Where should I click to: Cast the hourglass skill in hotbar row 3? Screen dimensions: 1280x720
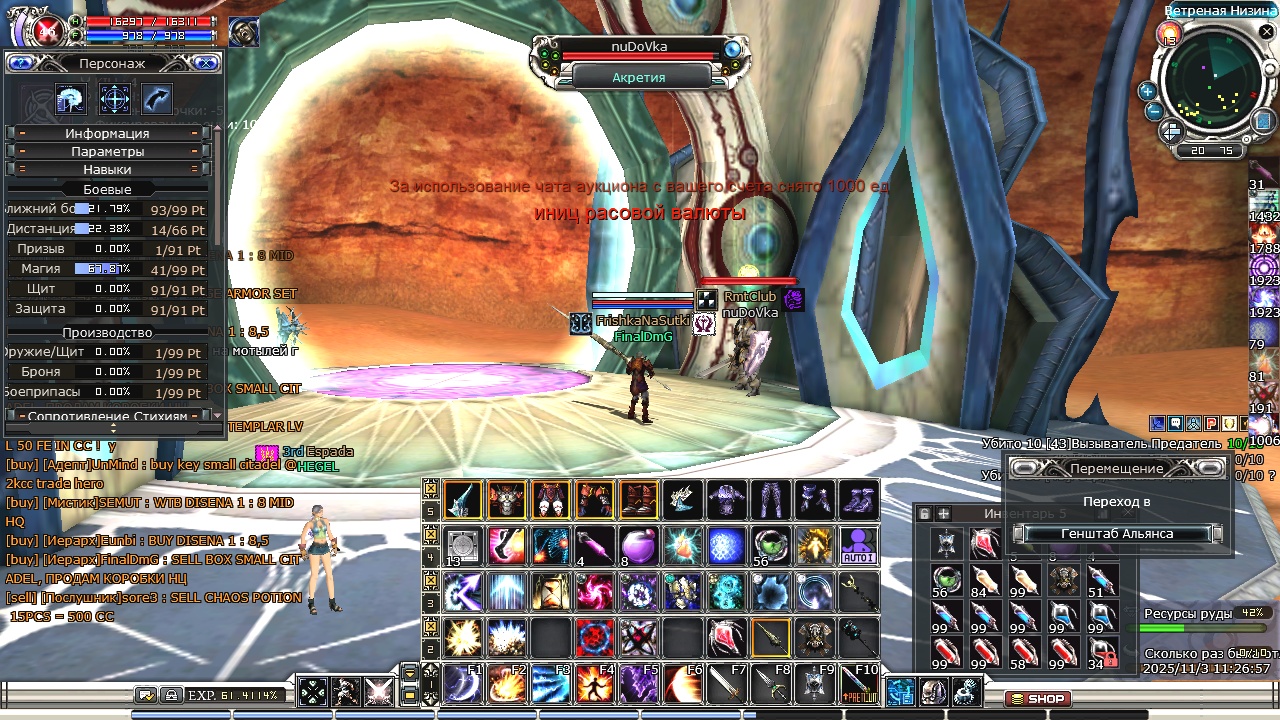(x=551, y=592)
